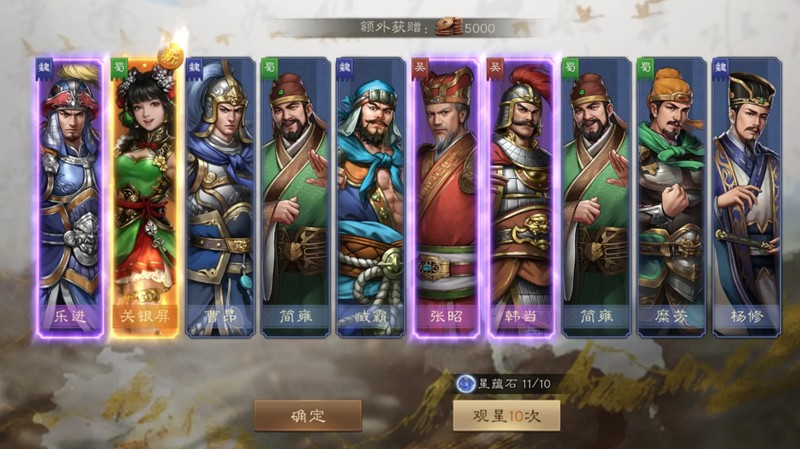Select the 乐进 hero card
Image resolution: width=800 pixels, height=449 pixels.
pos(70,196)
